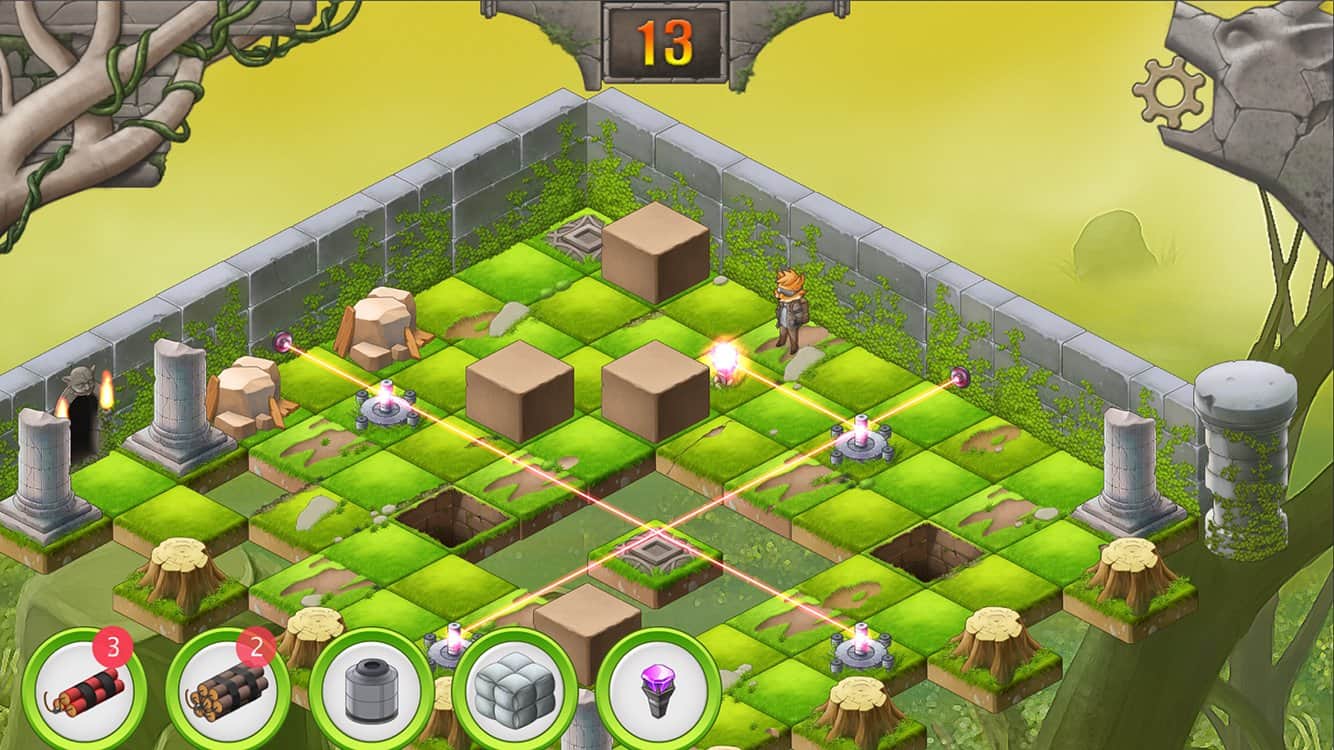Choose the purple crystal emitter item

coord(658,689)
